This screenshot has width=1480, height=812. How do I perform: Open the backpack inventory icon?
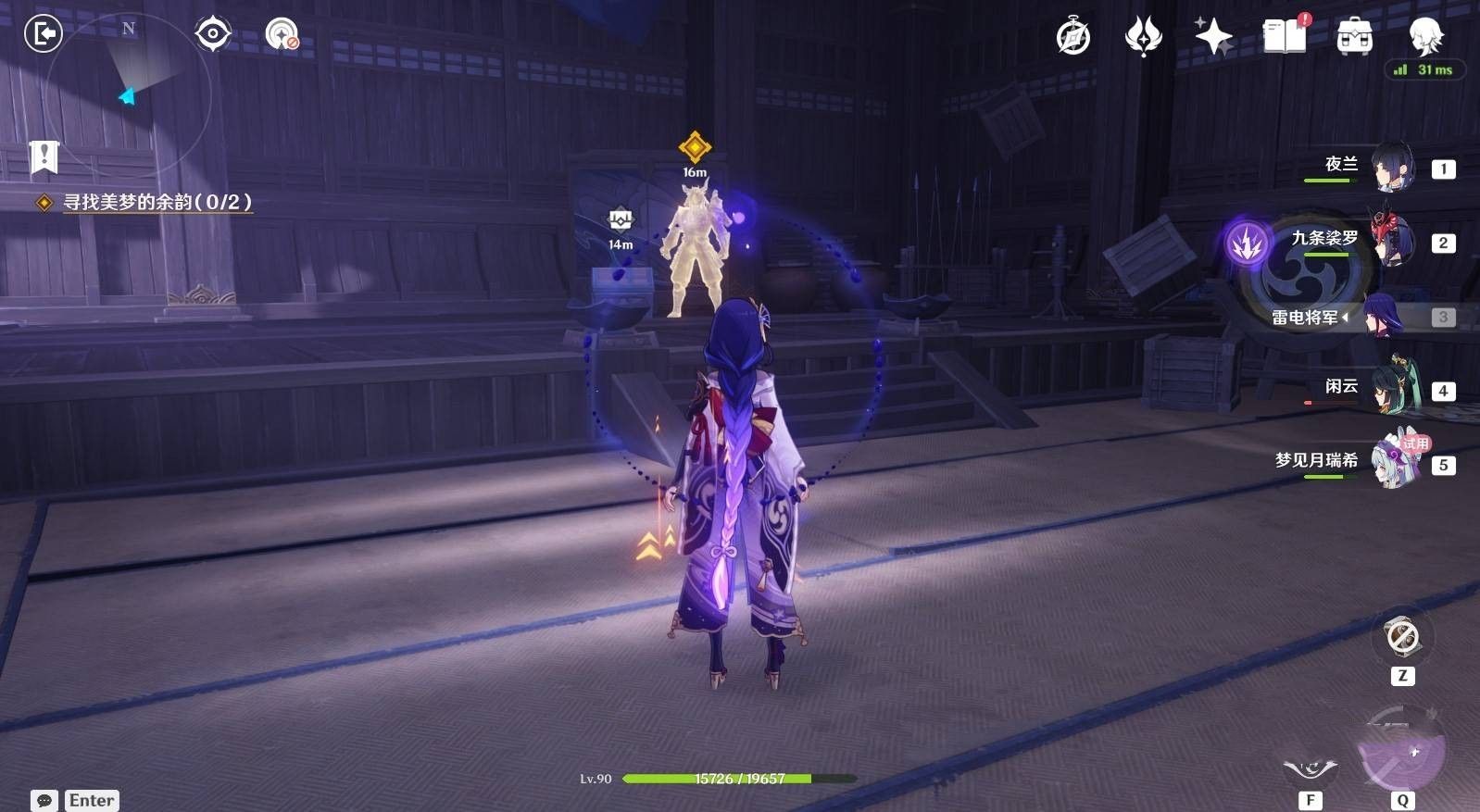(x=1354, y=37)
